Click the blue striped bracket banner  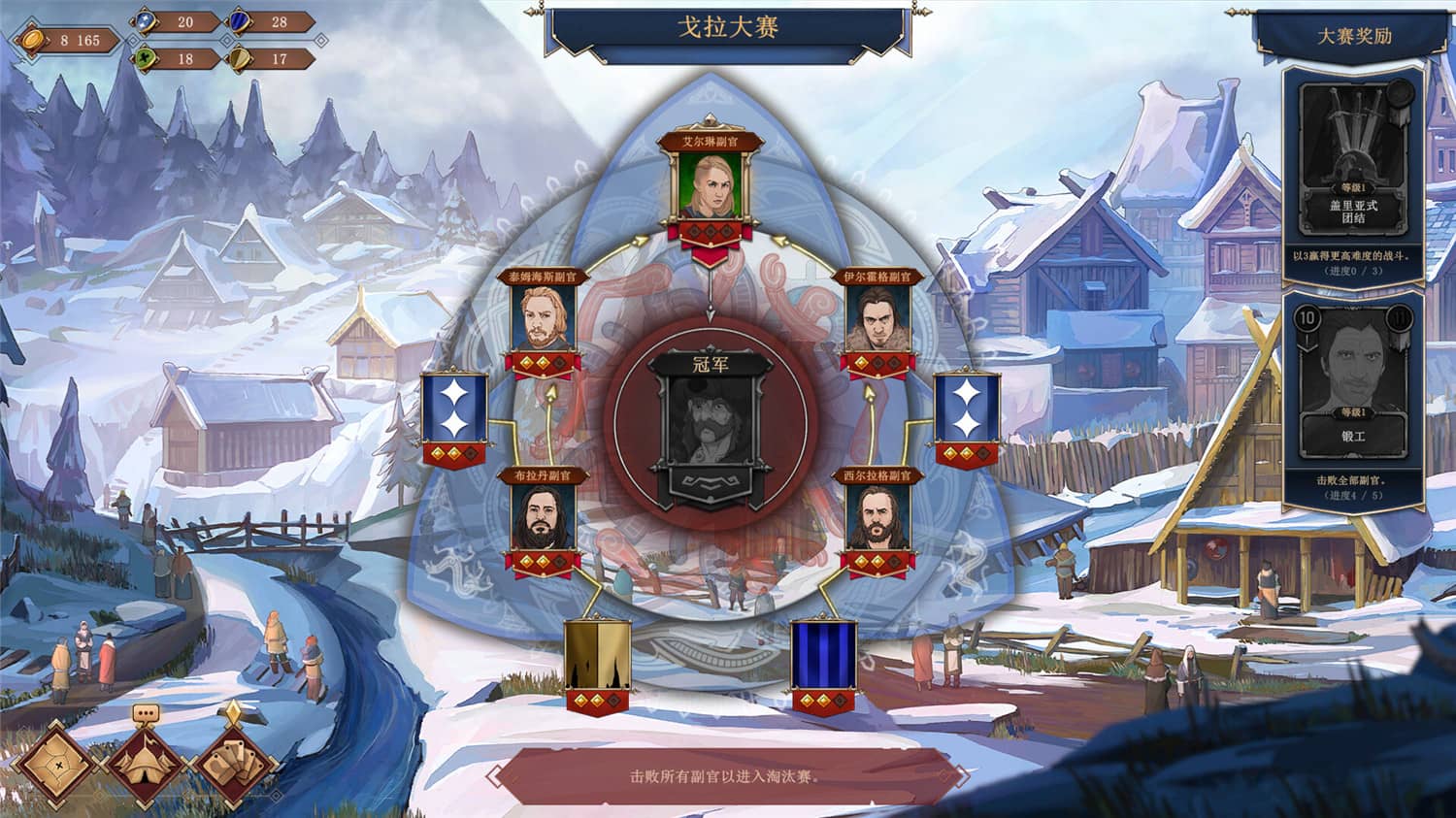824,655
